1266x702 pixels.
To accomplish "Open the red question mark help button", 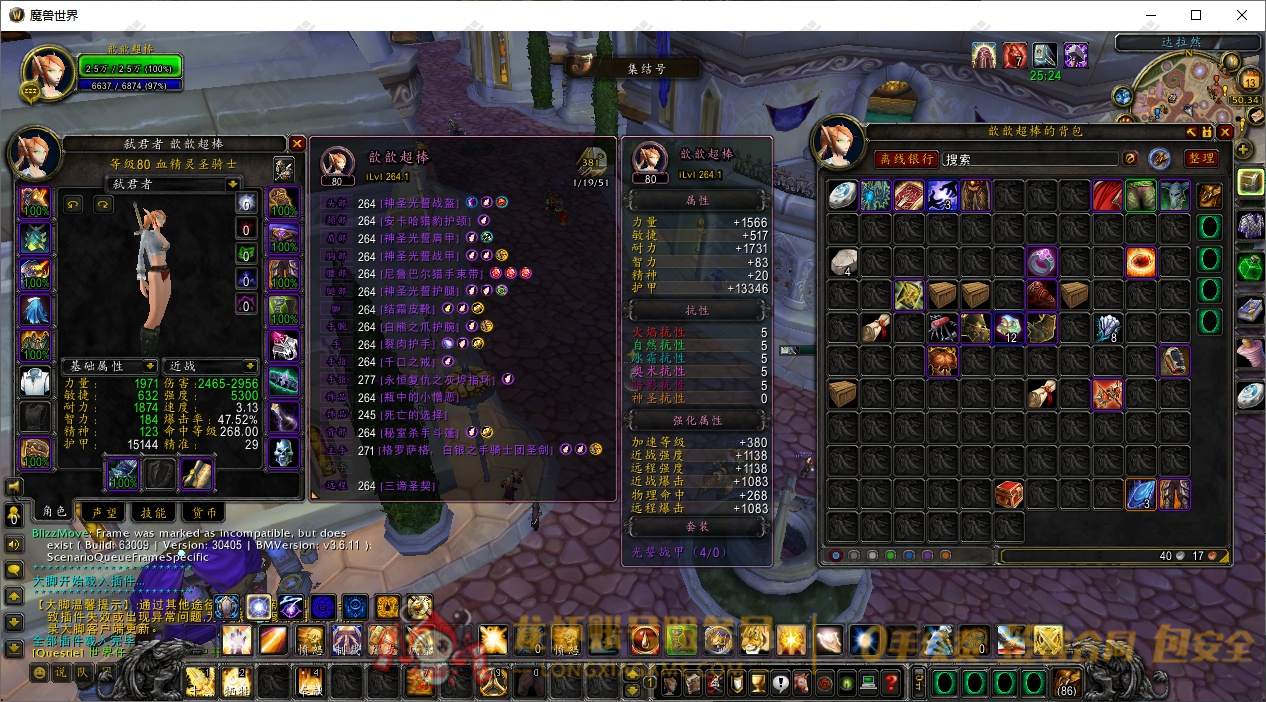I will click(891, 684).
